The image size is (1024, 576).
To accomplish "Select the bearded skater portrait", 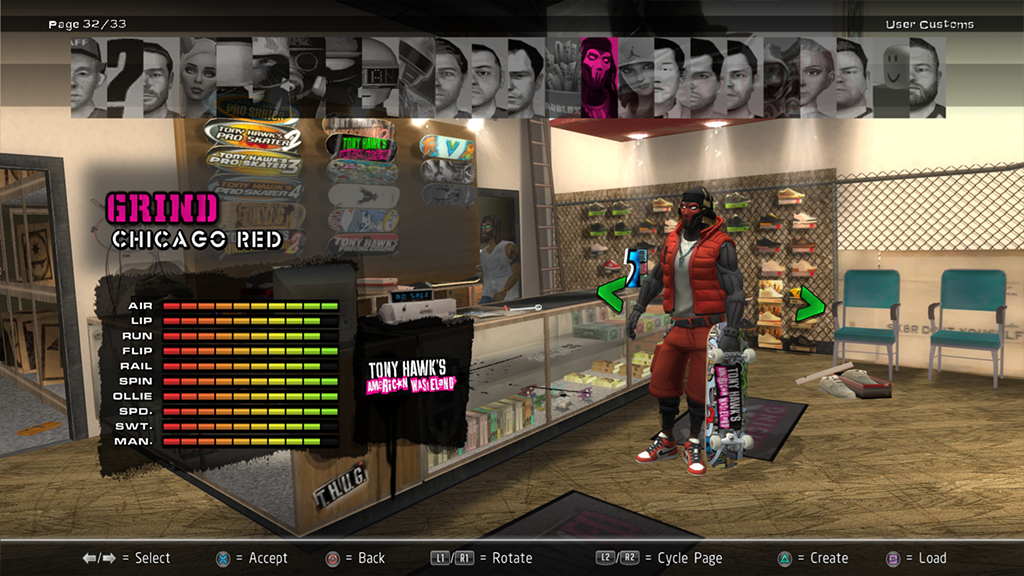I will click(924, 76).
